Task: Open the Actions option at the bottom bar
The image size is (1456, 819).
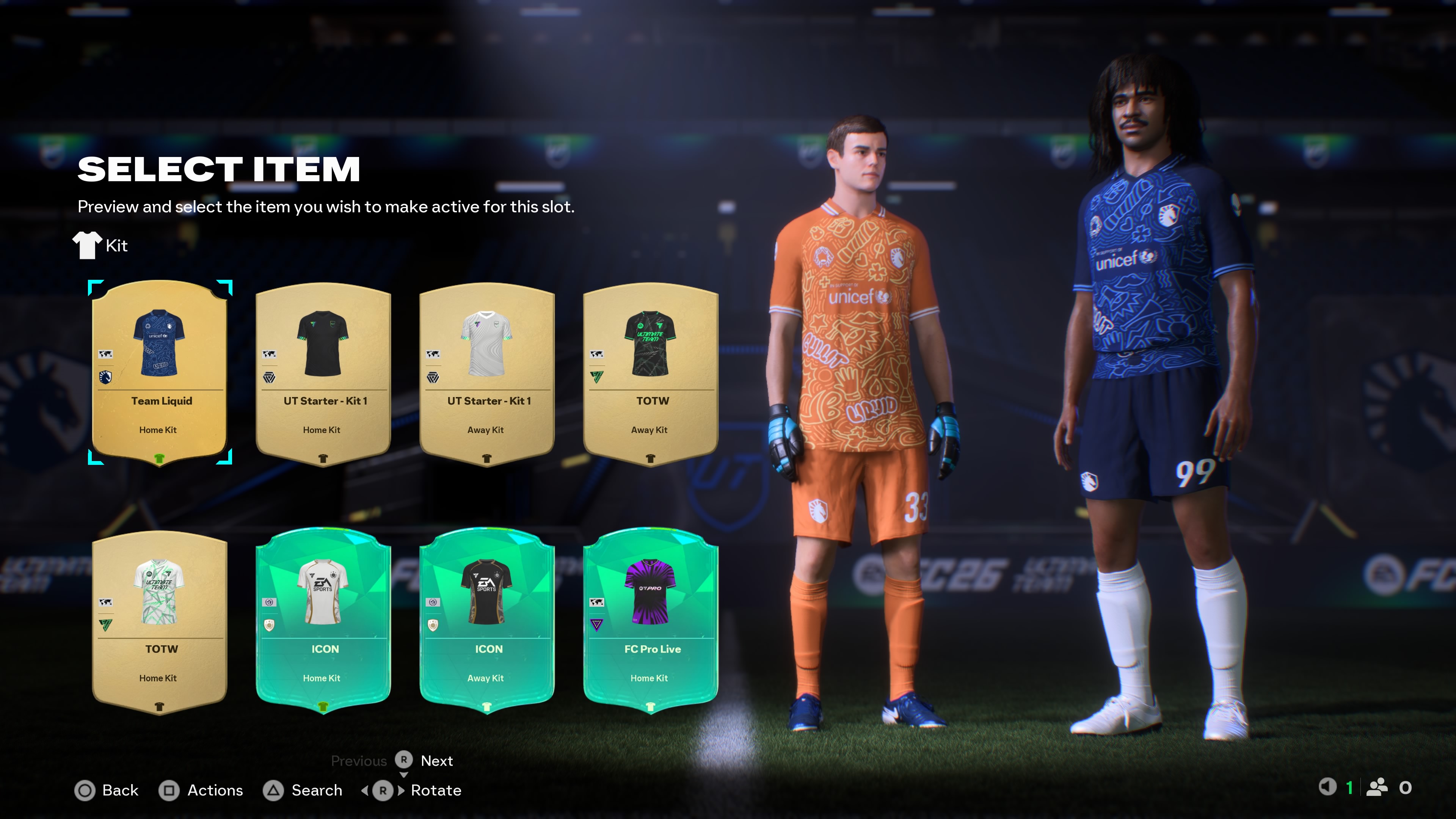Action: (215, 790)
